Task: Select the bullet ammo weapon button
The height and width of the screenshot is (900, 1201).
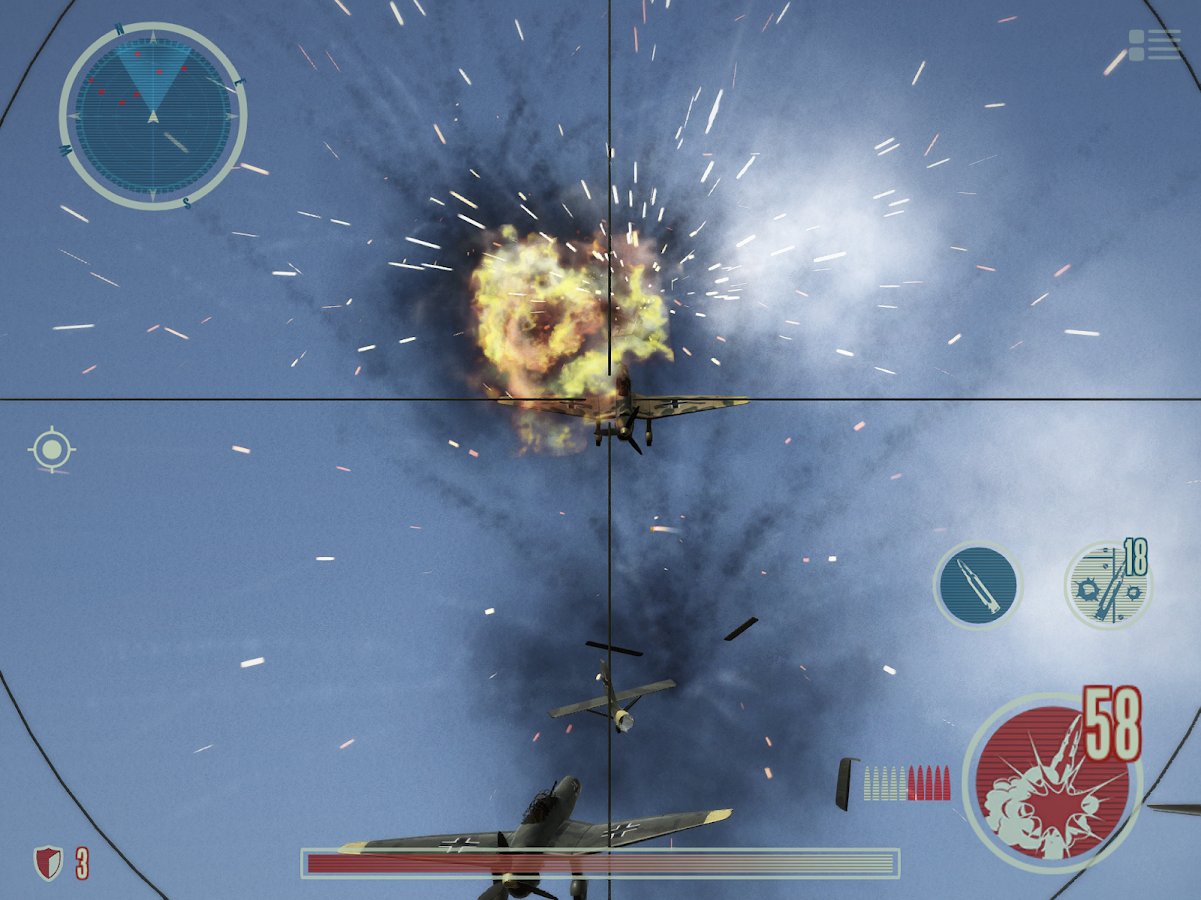Action: (977, 585)
